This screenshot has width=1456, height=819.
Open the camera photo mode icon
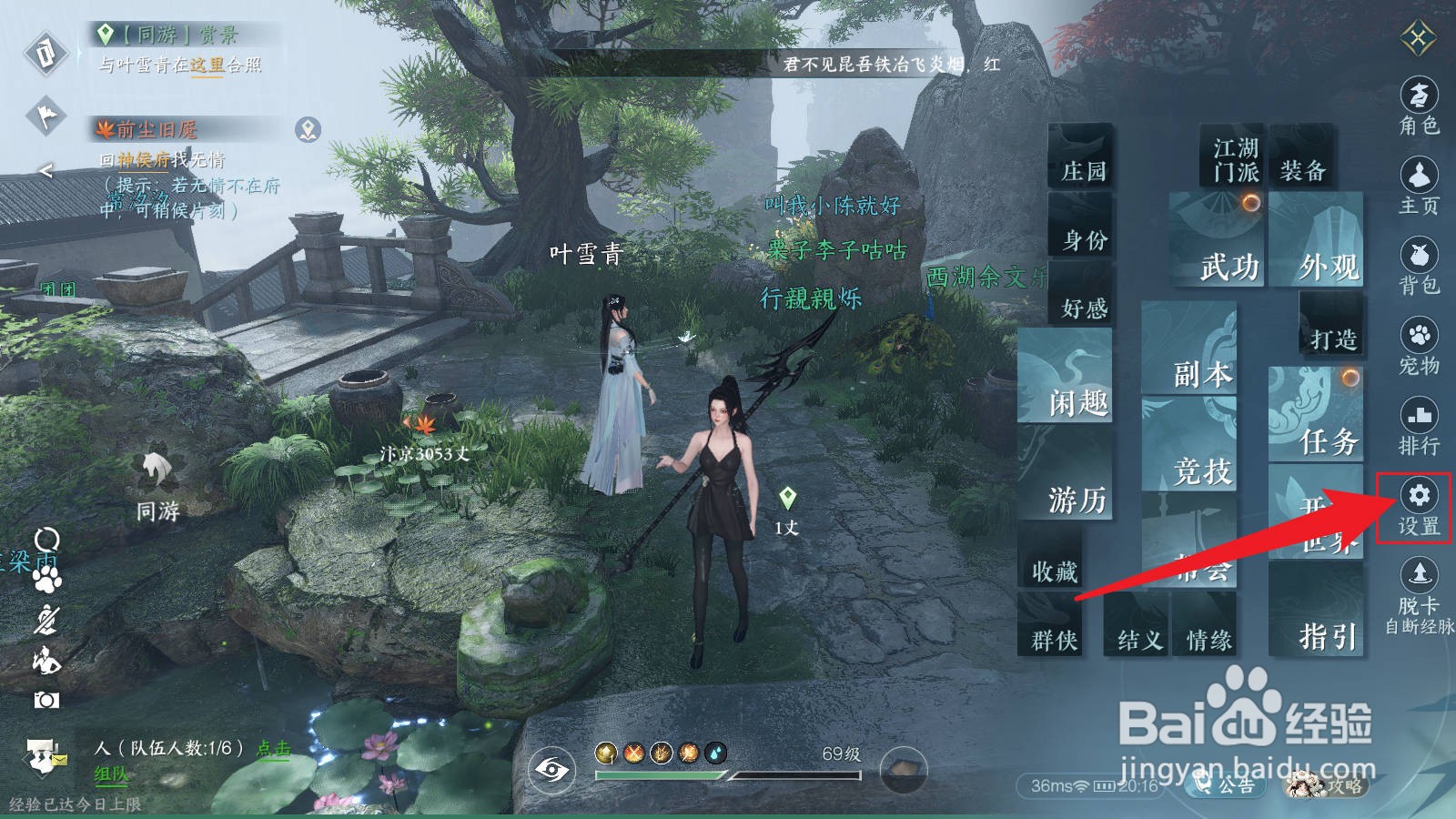(46, 699)
